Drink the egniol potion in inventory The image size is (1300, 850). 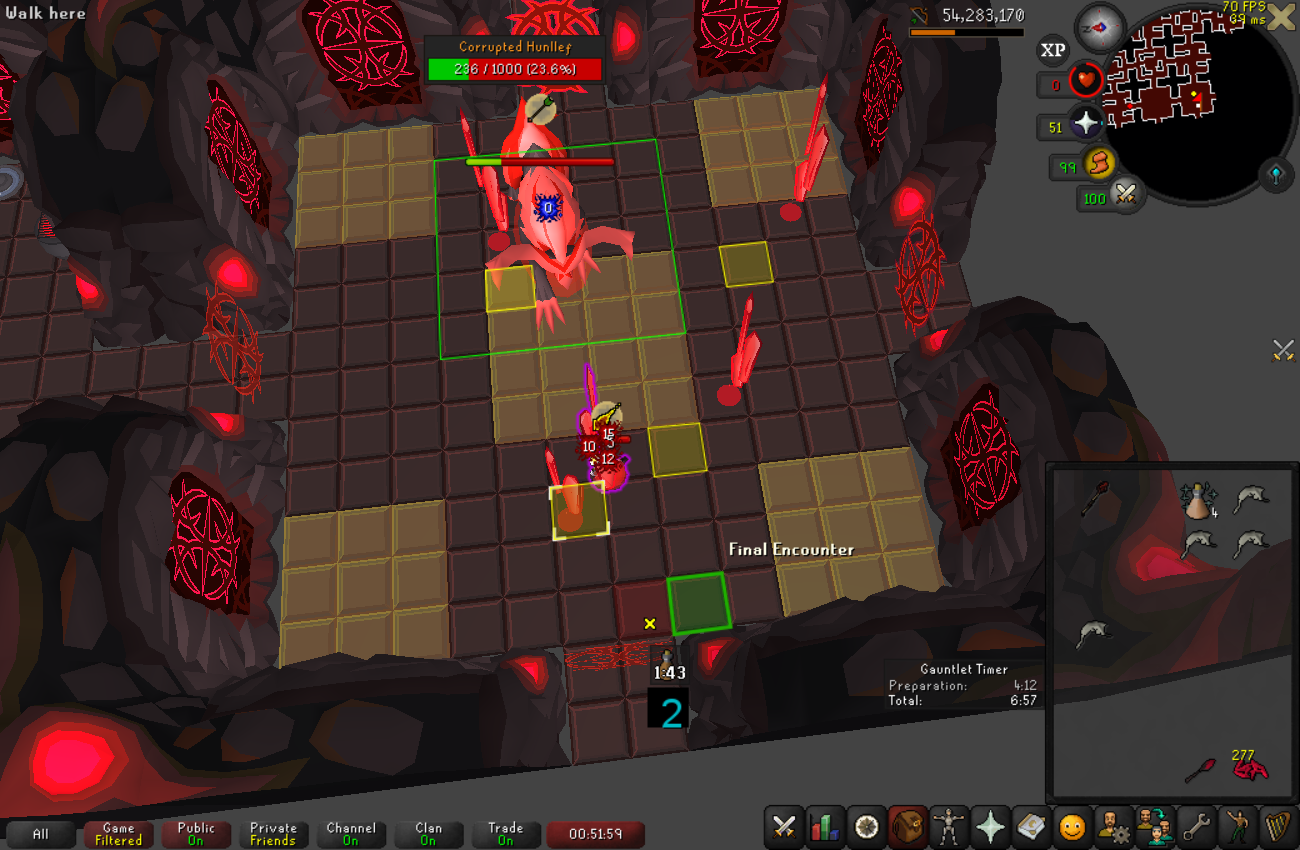pos(1198,499)
